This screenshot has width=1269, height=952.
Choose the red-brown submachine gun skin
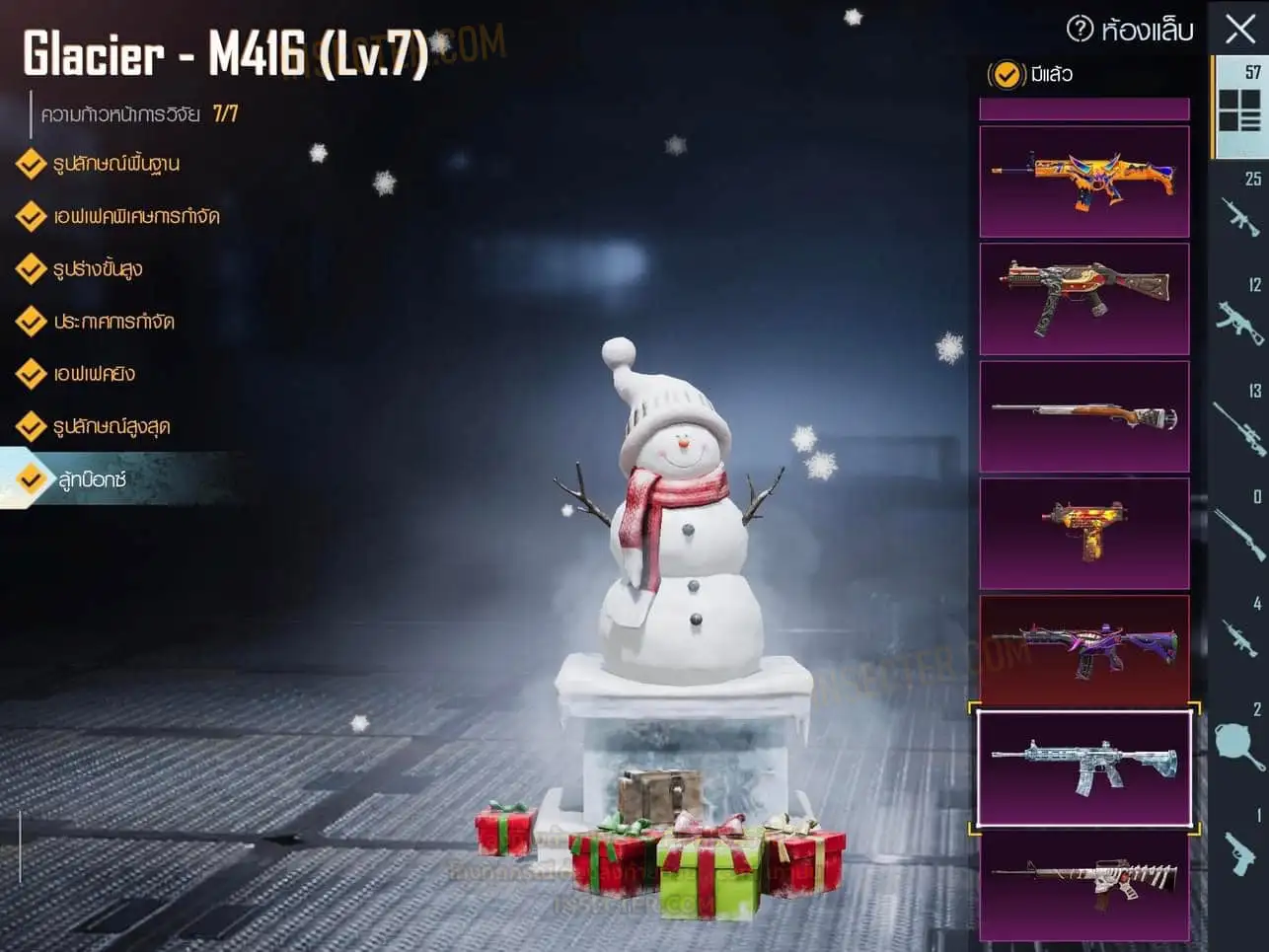coord(1084,298)
